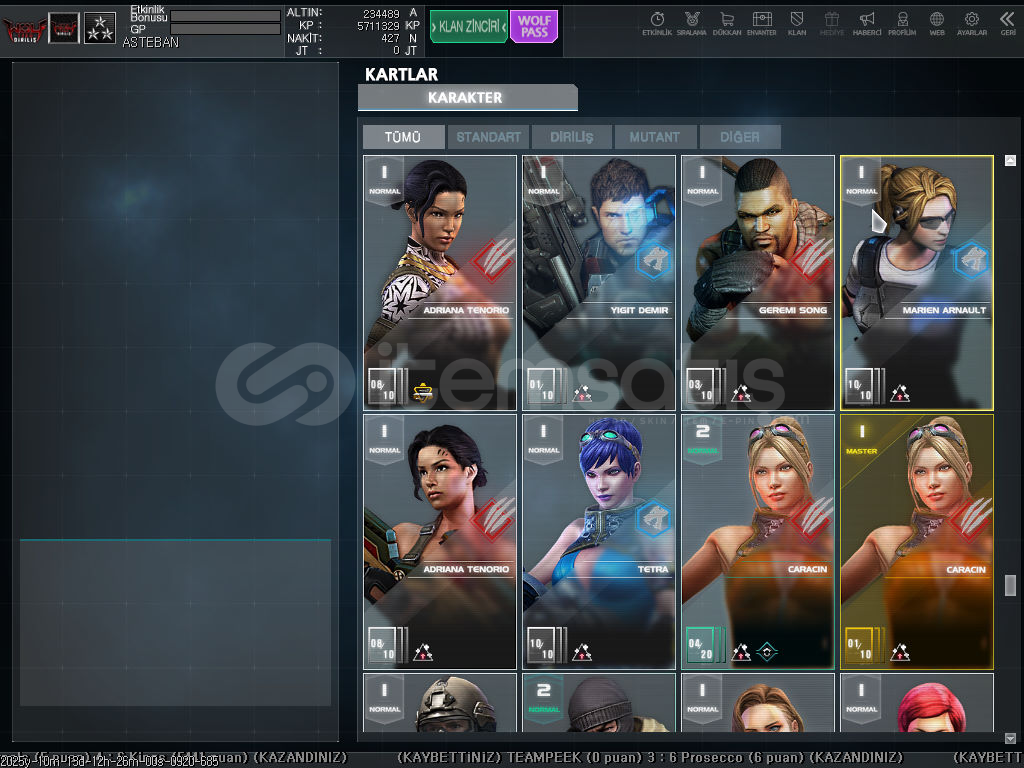1024x768 pixels.
Task: Switch to the Diriliş filter tab
Action: tap(571, 137)
